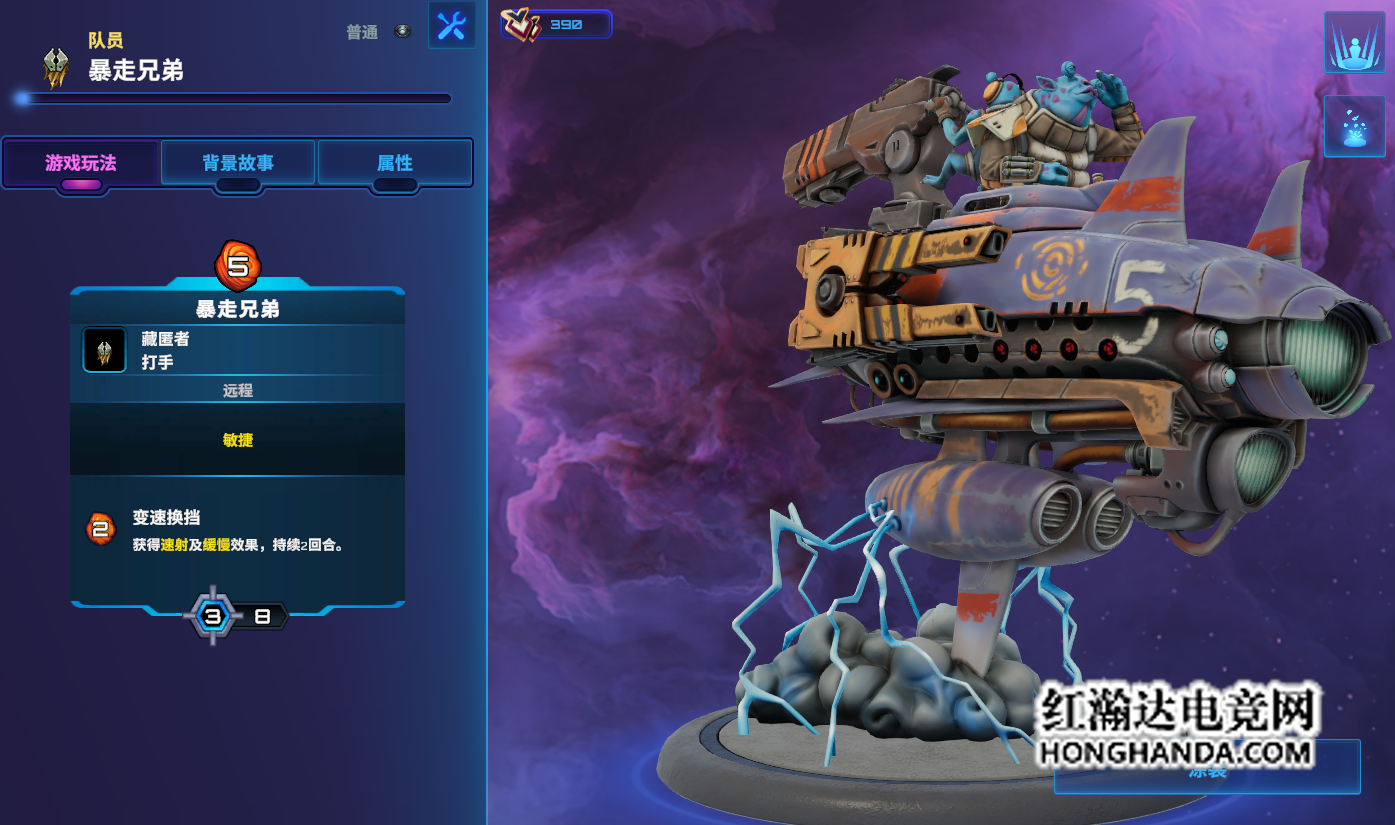Open the wrench and screwdriver tools button
The image size is (1395, 825).
(x=451, y=25)
